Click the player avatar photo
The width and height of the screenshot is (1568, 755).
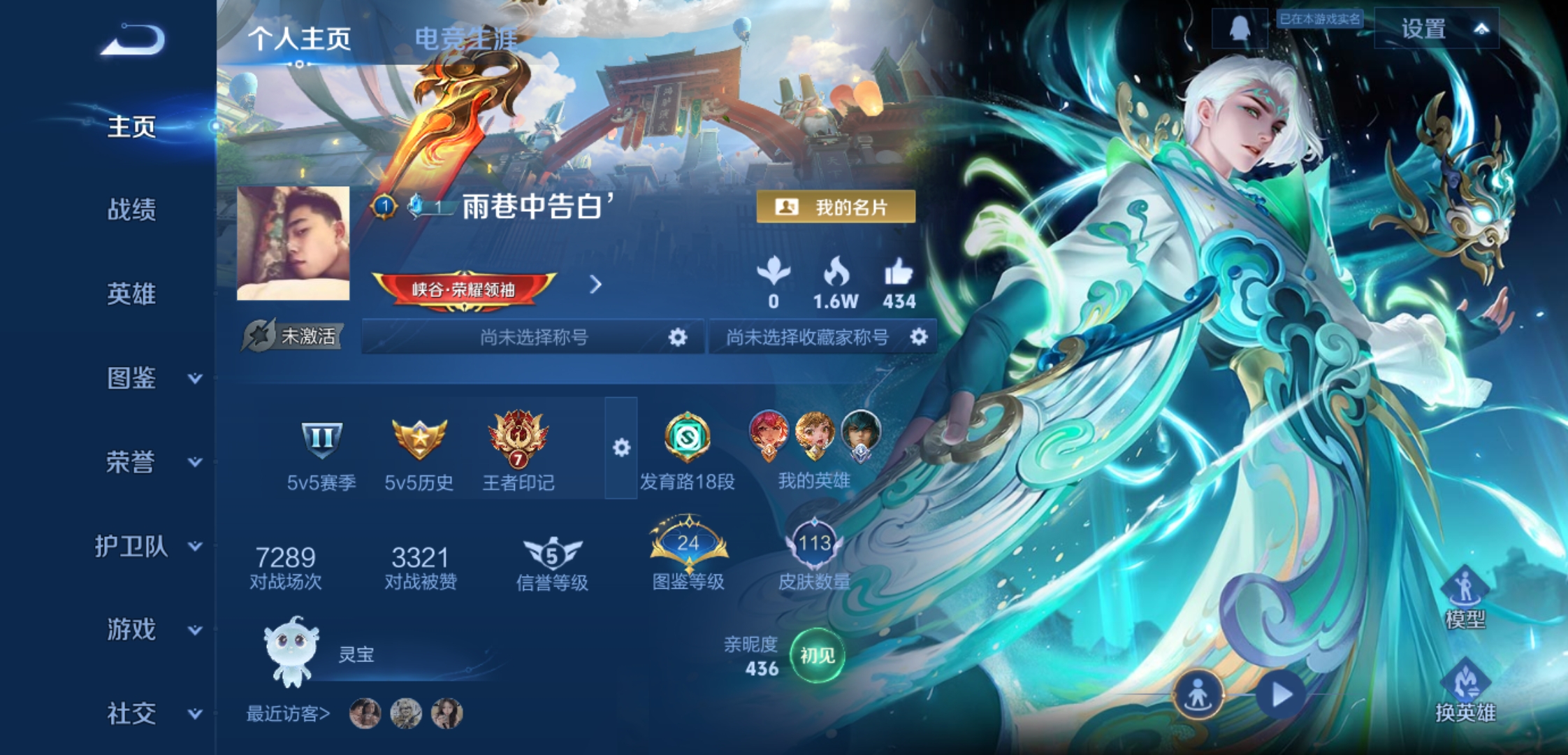[293, 243]
